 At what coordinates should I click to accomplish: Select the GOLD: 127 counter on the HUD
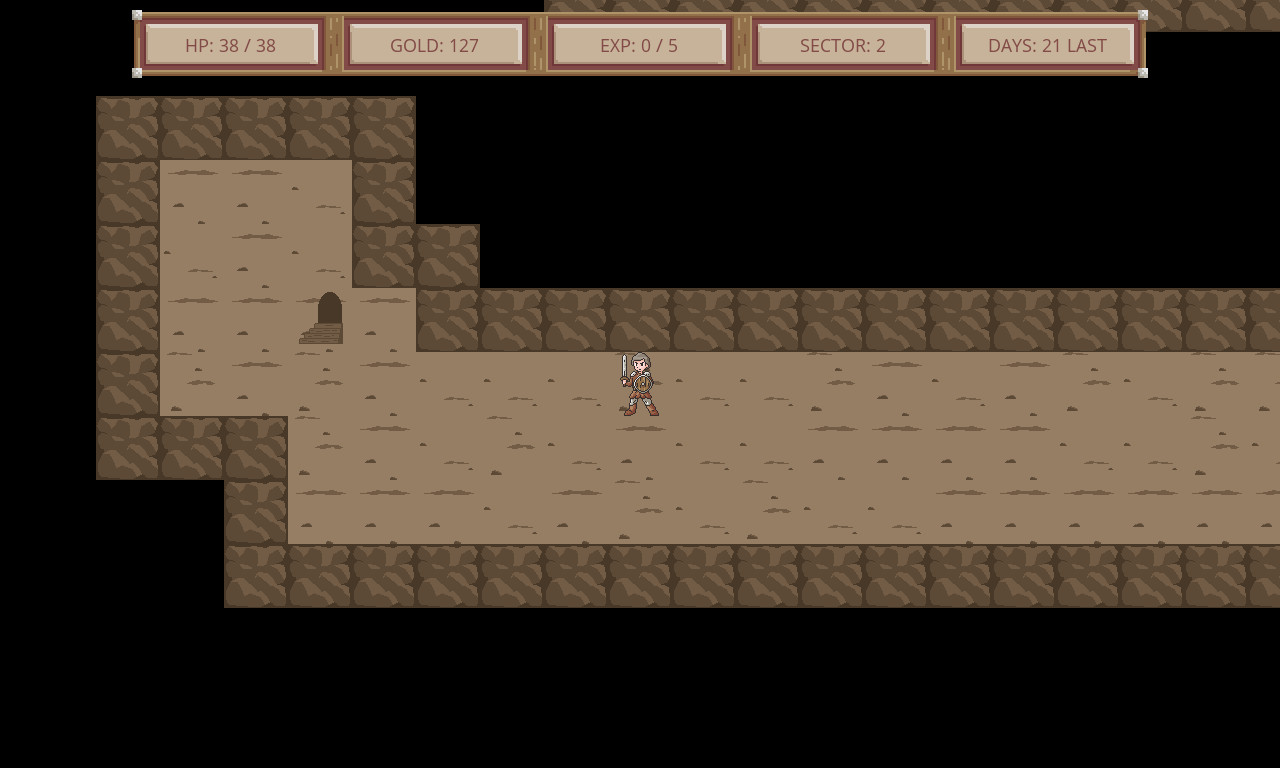pyautogui.click(x=436, y=44)
